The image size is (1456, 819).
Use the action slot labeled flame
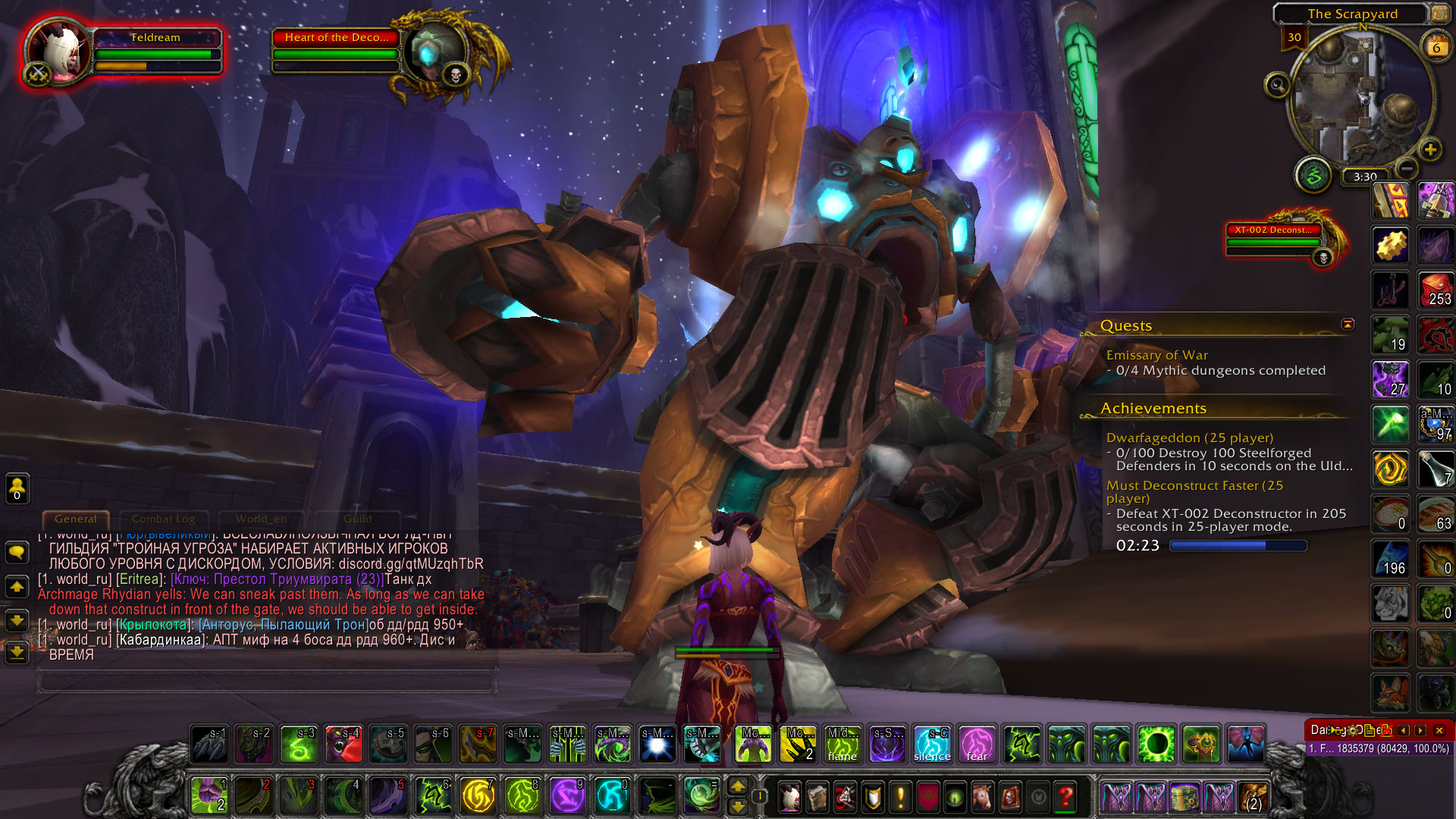[x=843, y=744]
